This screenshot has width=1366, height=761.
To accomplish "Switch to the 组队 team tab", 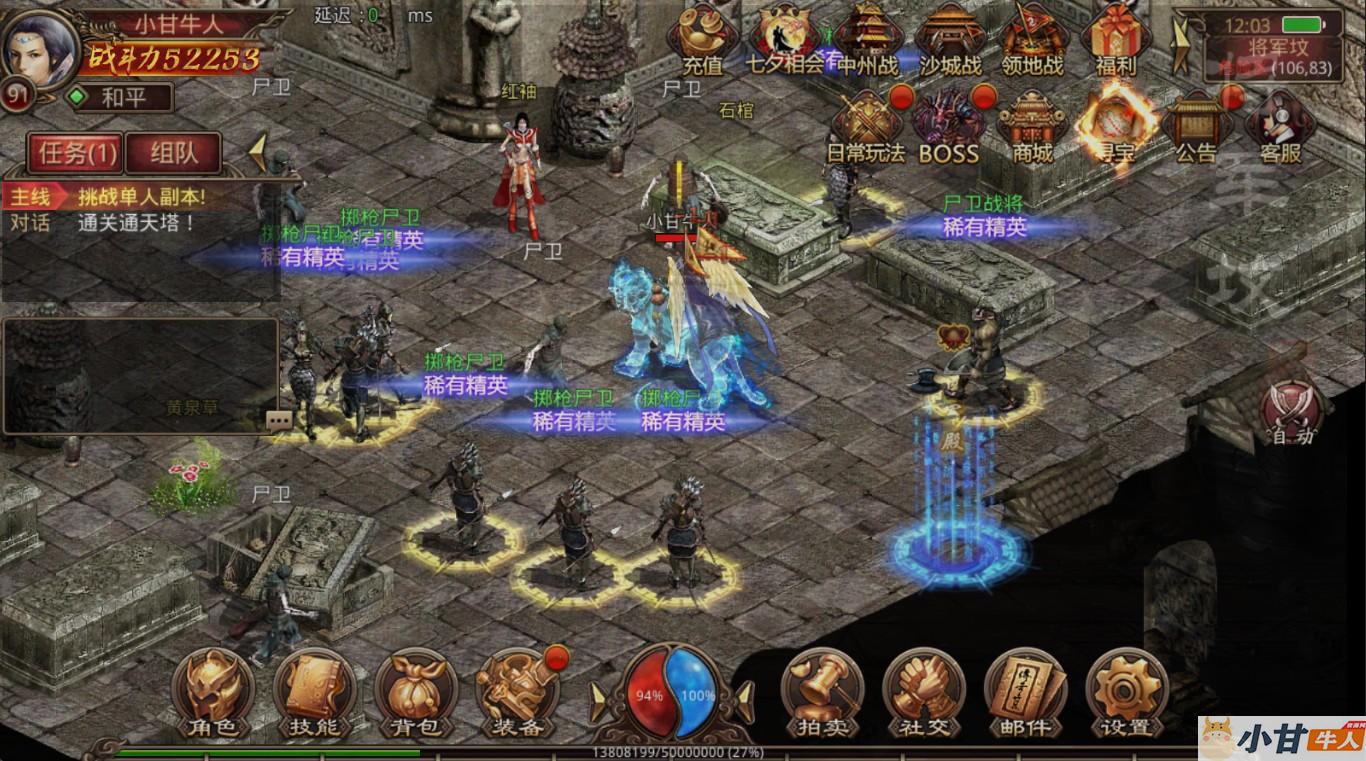I will pos(174,153).
